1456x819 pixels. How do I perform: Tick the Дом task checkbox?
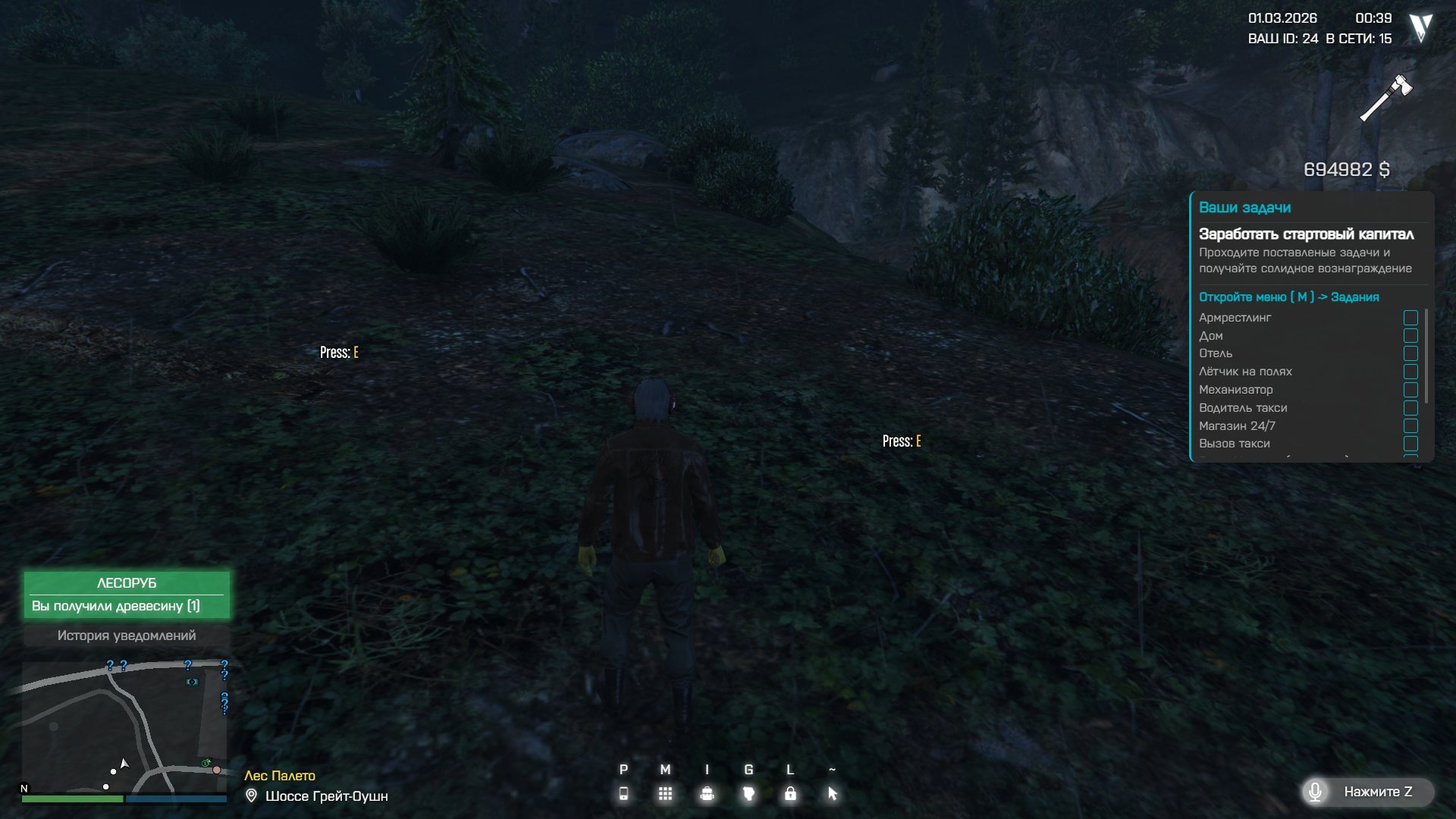[1410, 336]
